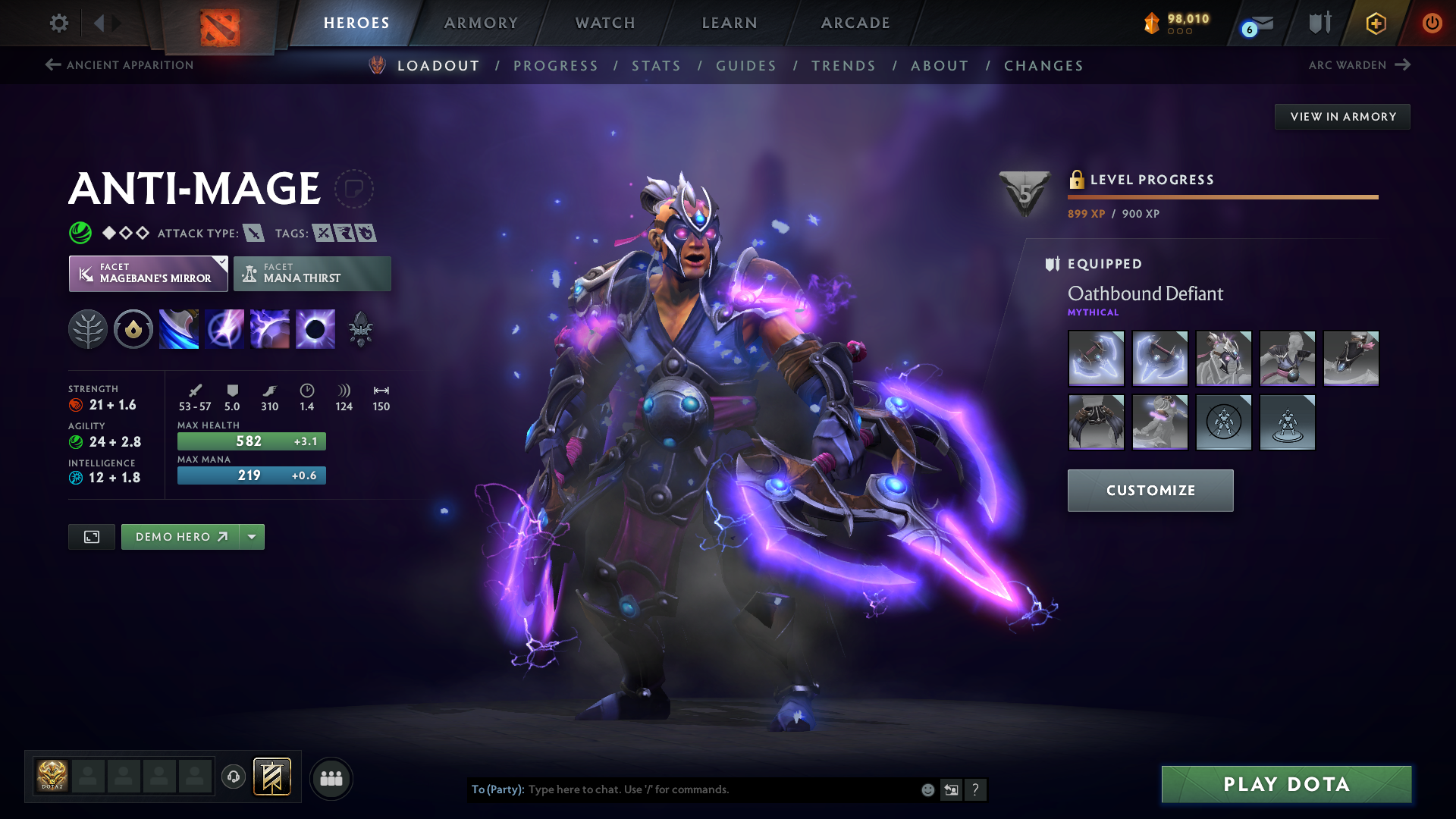Image resolution: width=1456 pixels, height=819 pixels.
Task: Open the Stats tab
Action: [656, 66]
